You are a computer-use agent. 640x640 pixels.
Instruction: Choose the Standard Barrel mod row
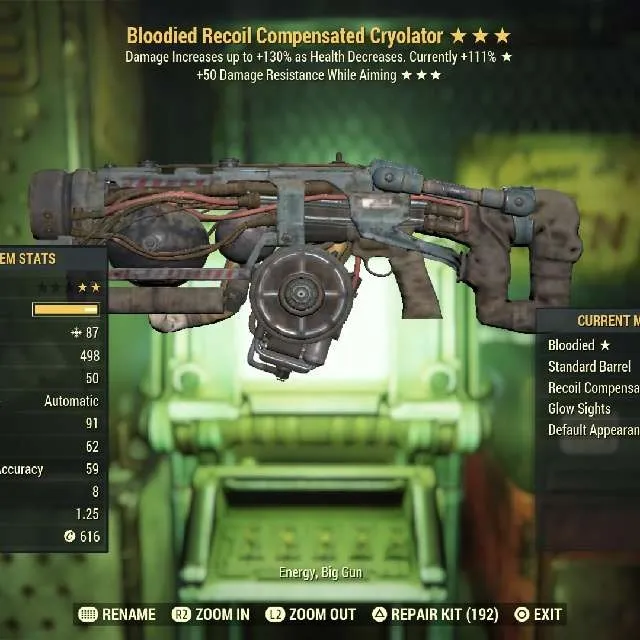click(x=590, y=366)
